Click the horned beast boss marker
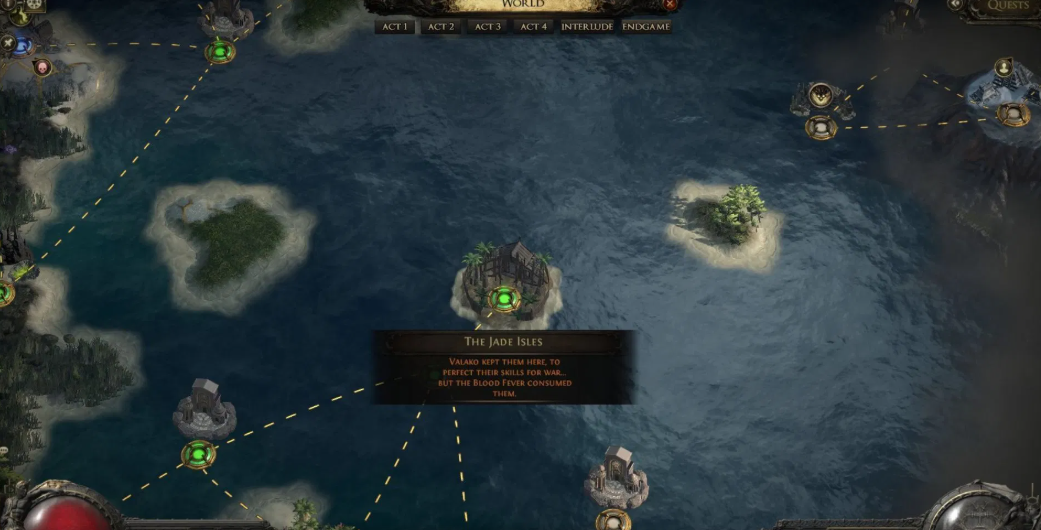Screen dimensions: 1041x530 click(820, 96)
